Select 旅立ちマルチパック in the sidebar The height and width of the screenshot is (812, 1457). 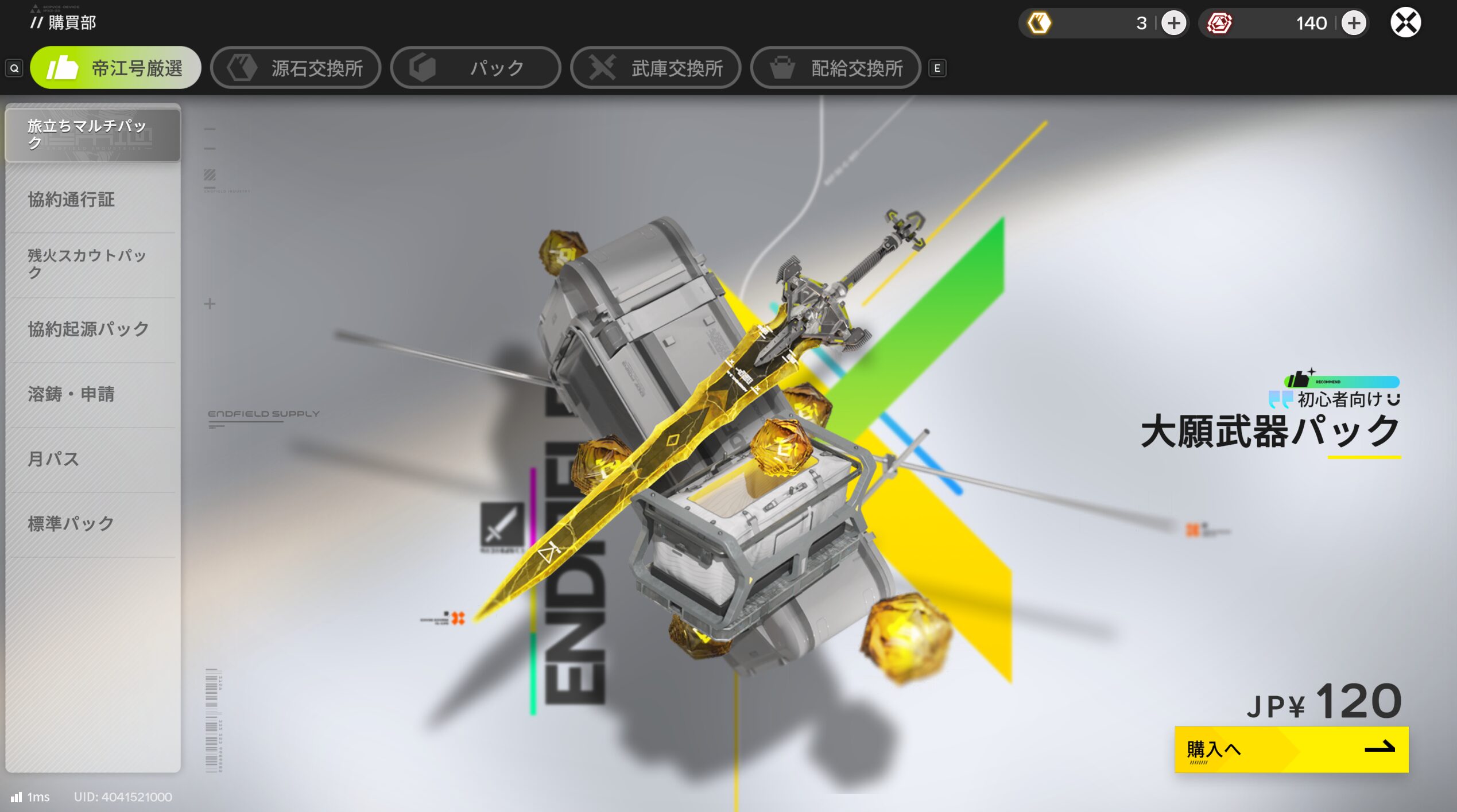point(92,134)
